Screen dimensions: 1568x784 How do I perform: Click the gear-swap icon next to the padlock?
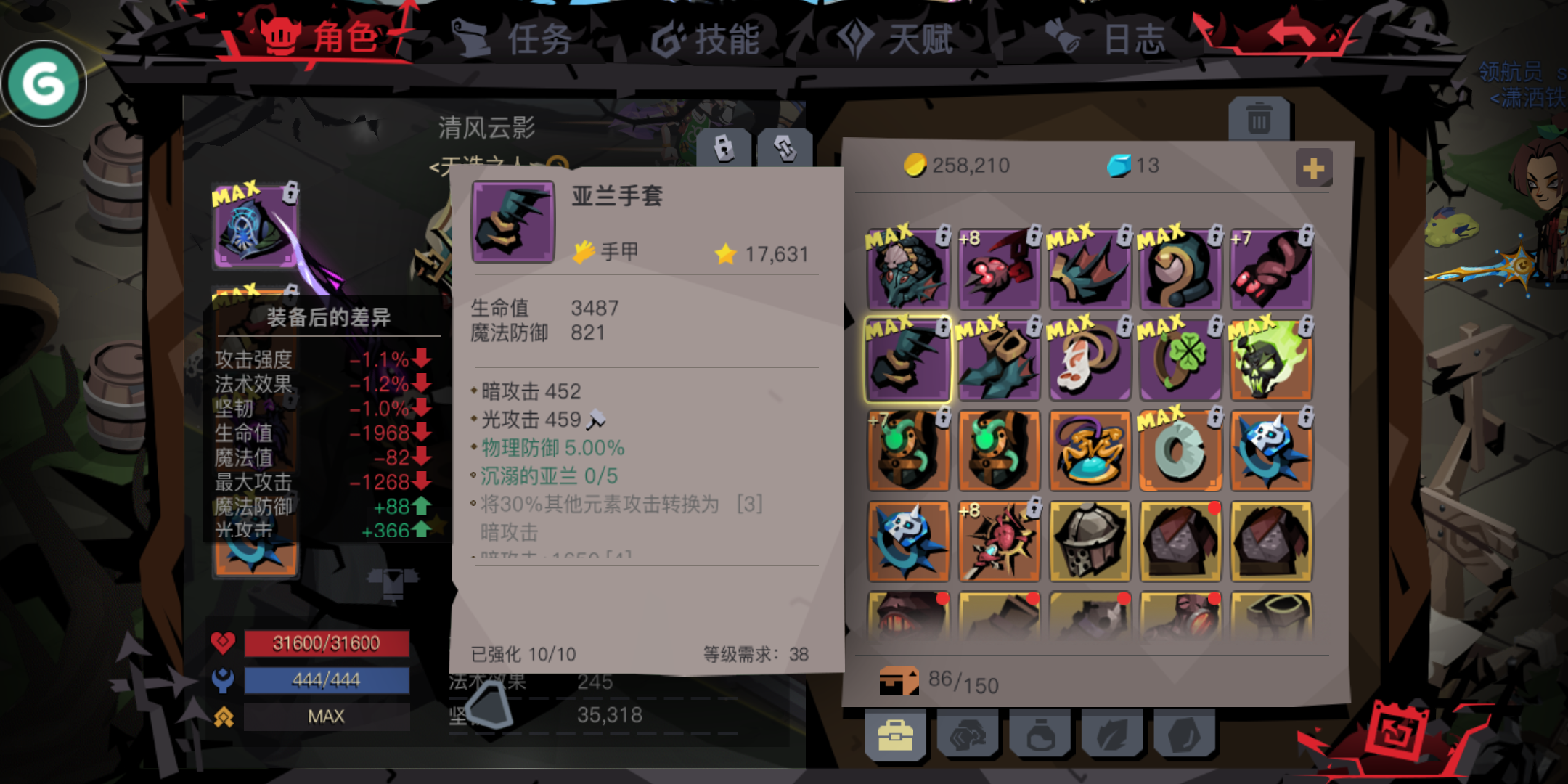point(785,147)
